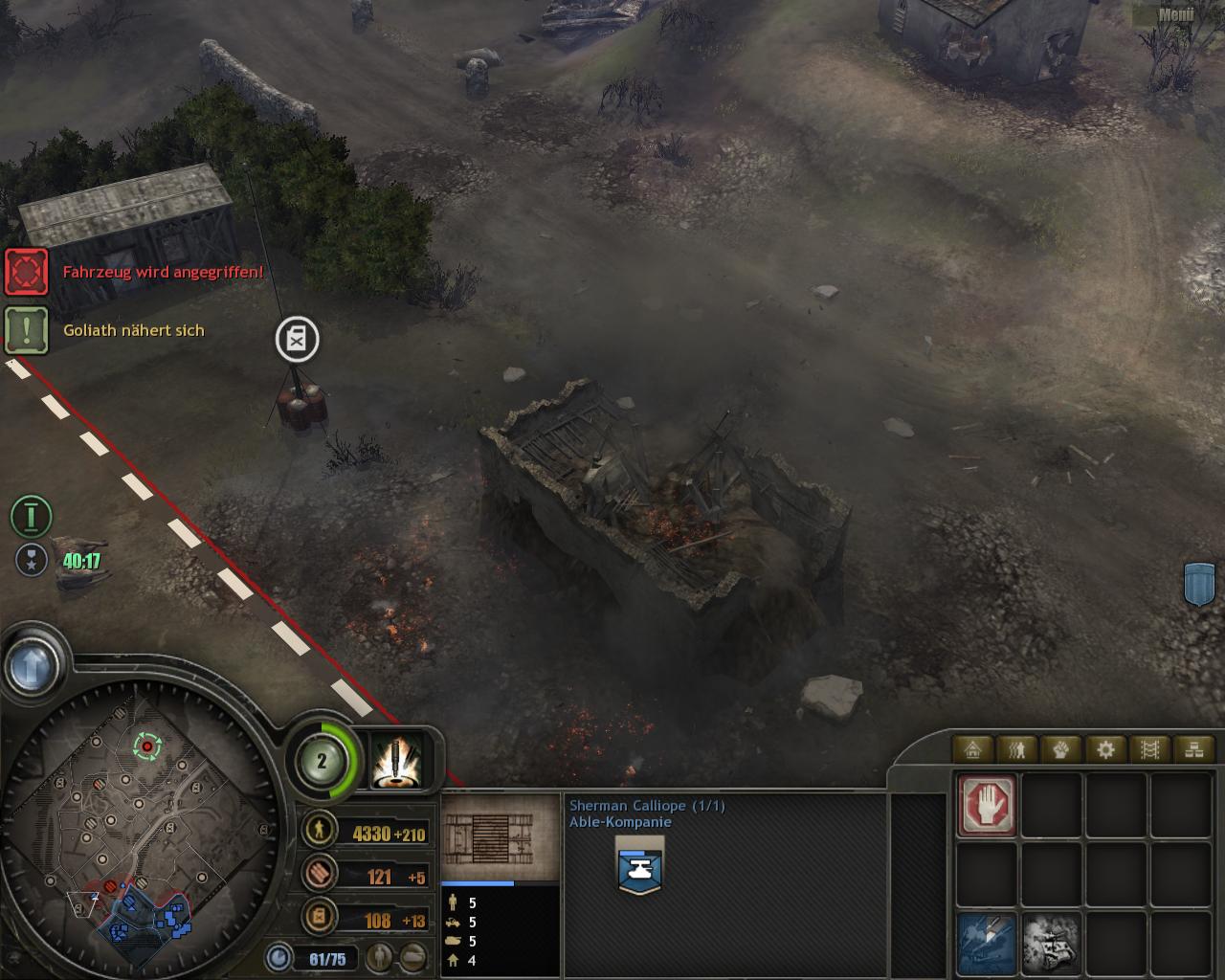Fire the blue rocket barrage ability
Image resolution: width=1225 pixels, height=980 pixels.
(987, 942)
